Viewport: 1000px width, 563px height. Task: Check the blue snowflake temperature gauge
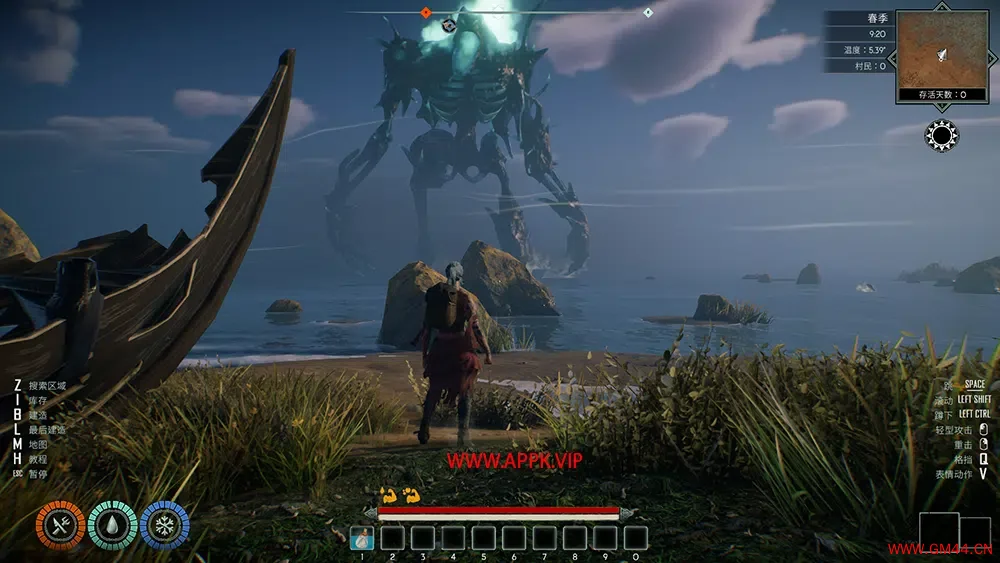[x=164, y=526]
